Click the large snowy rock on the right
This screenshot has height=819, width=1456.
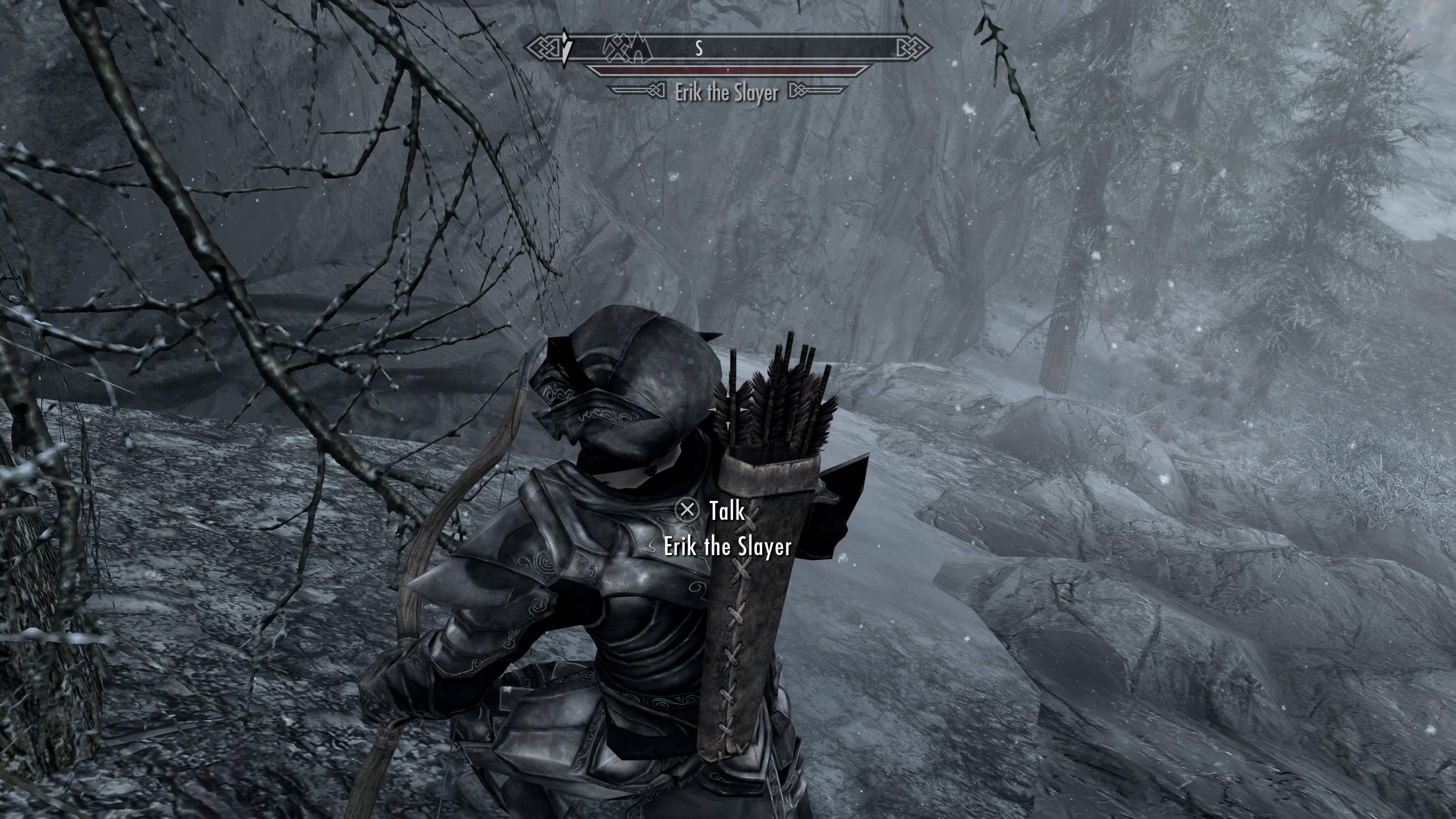(x=1187, y=593)
